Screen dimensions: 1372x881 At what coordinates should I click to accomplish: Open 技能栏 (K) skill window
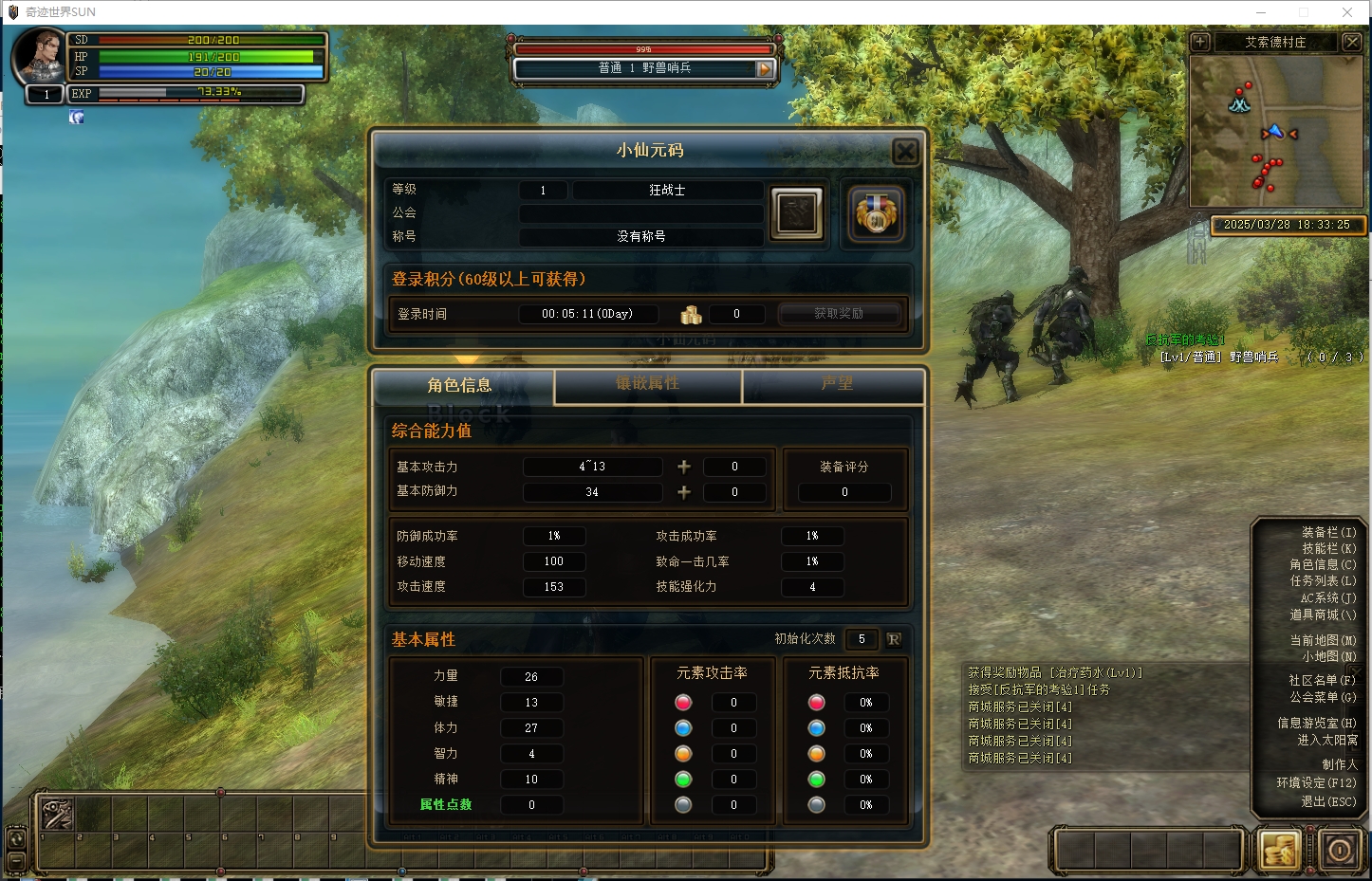[x=1328, y=549]
